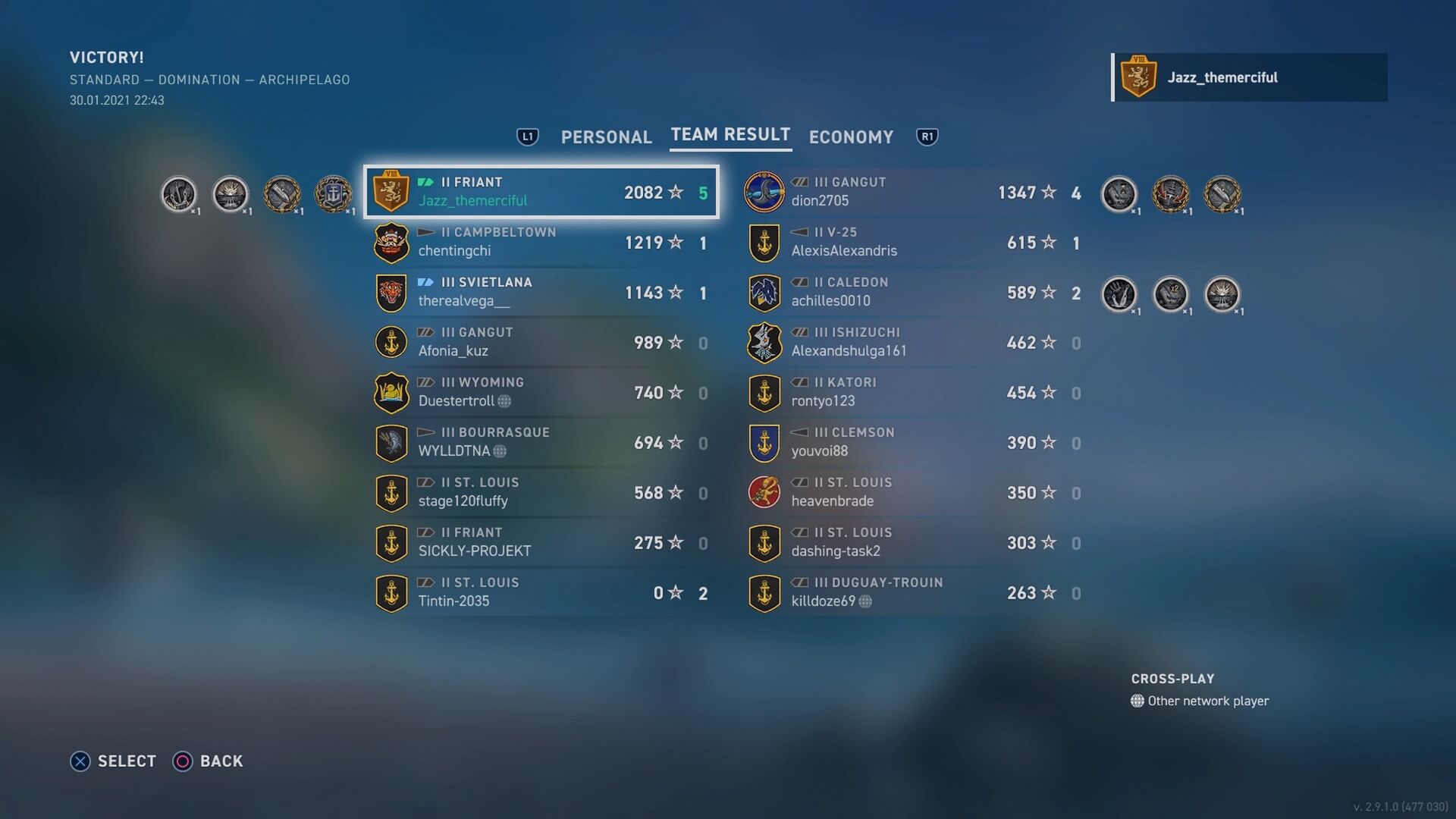Click the globe icon next to killdoze69
Viewport: 1456px width, 819px height.
click(x=864, y=601)
